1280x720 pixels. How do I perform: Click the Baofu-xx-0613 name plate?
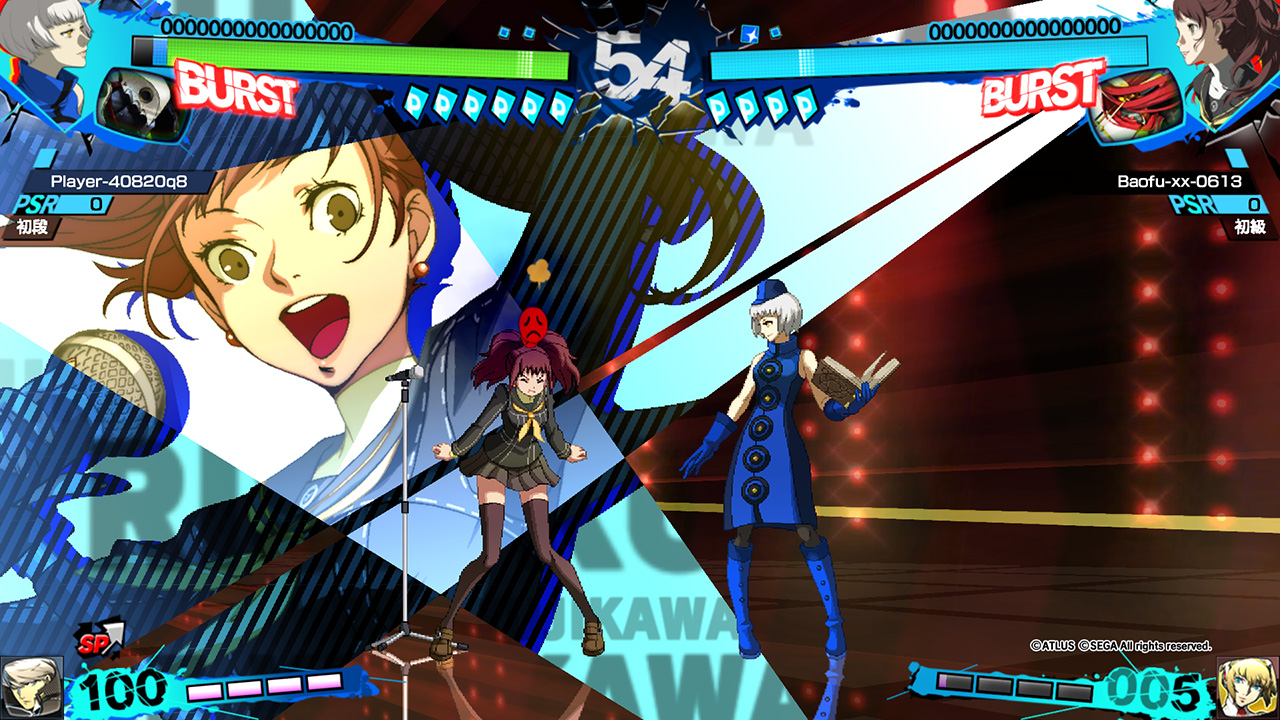pyautogui.click(x=1178, y=181)
